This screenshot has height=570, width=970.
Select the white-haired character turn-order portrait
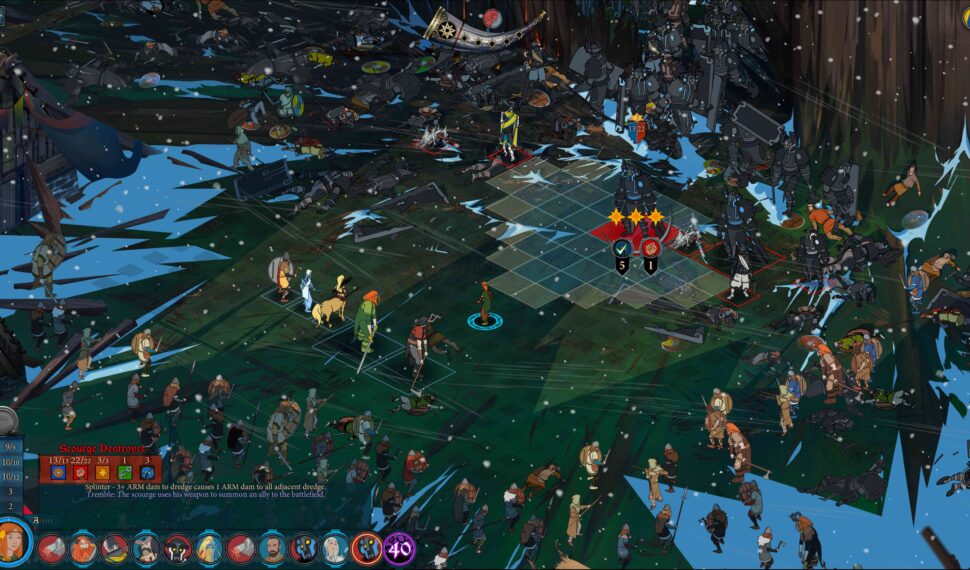(x=334, y=548)
